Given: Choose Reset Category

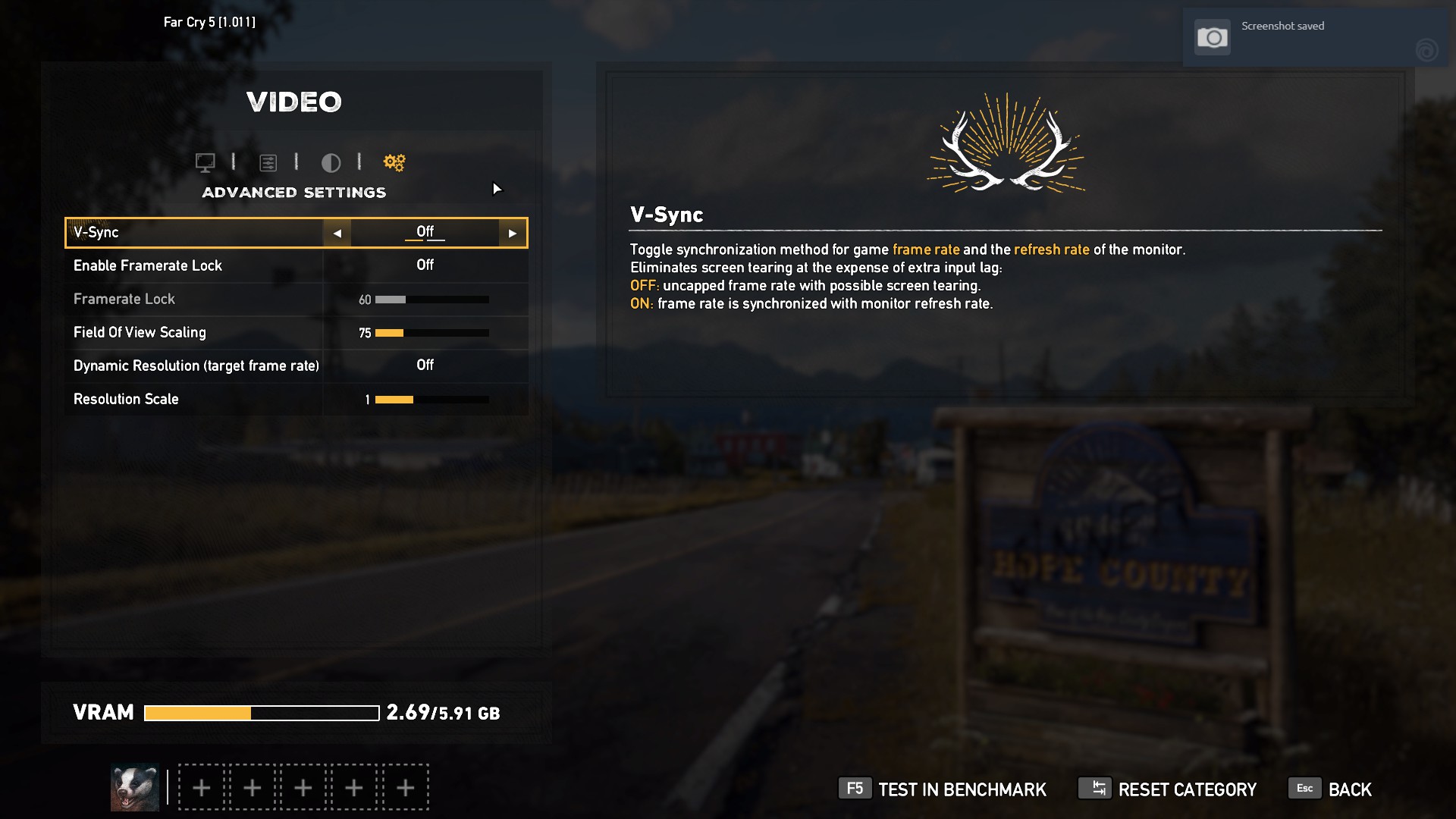Looking at the screenshot, I should pos(1167,789).
